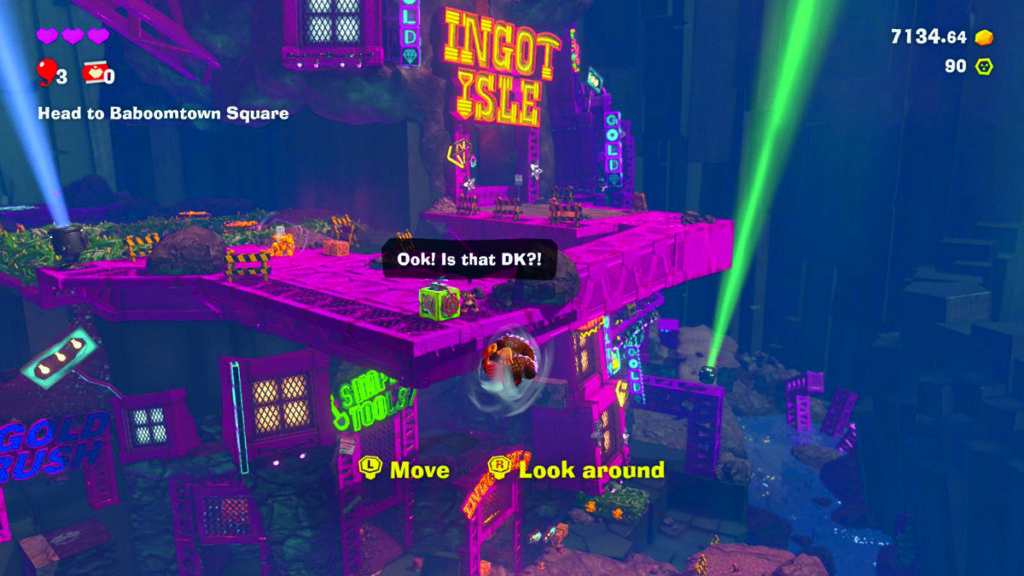Click the red item icon beside the balloon
The height and width of the screenshot is (576, 1024).
point(93,72)
